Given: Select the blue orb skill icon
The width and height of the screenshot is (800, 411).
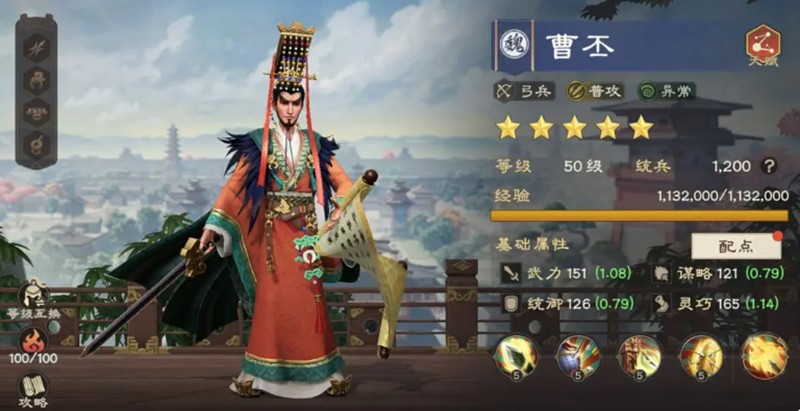Looking at the screenshot, I should tap(578, 356).
